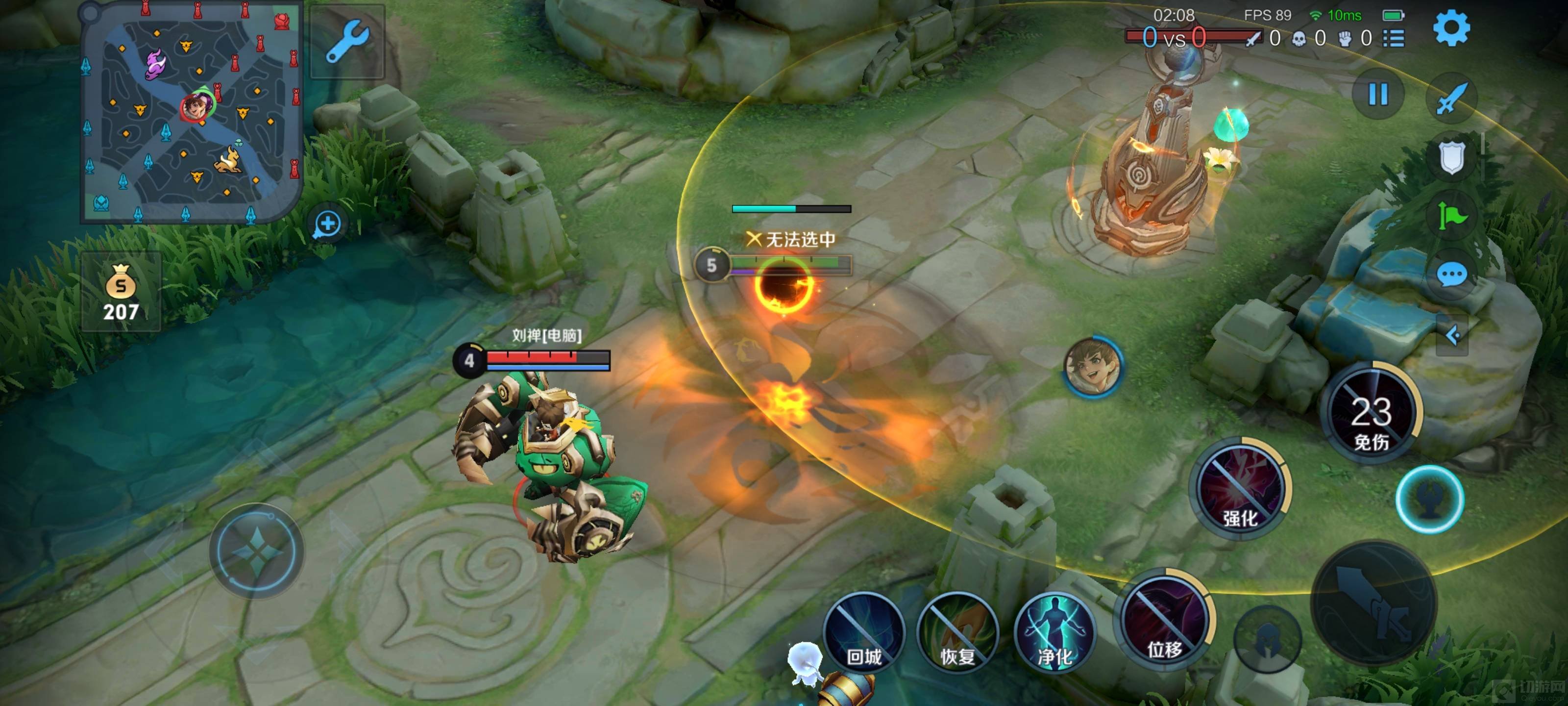
Task: Send the shield defend signal
Action: coord(1452,157)
